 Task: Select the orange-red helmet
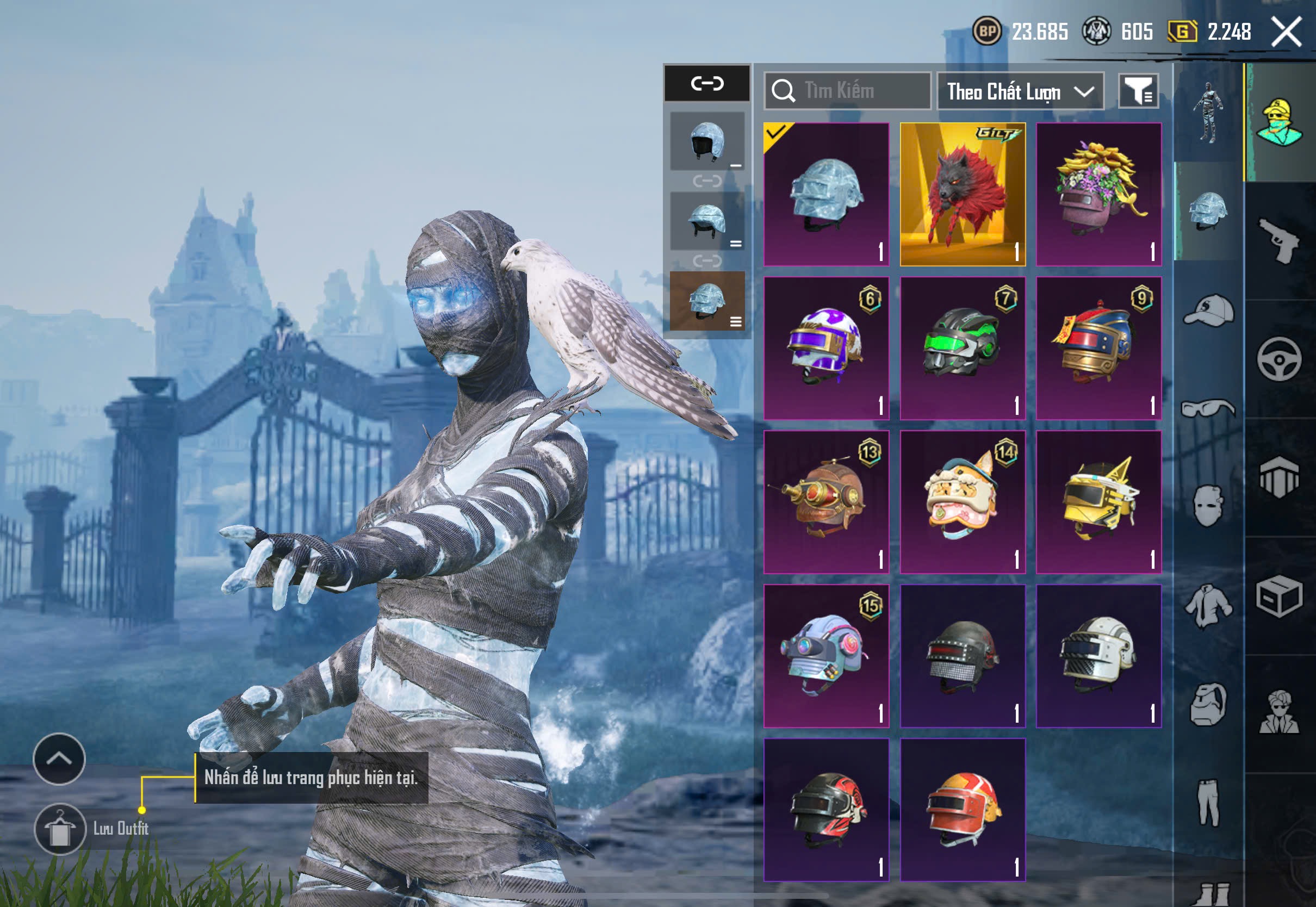pos(963,809)
